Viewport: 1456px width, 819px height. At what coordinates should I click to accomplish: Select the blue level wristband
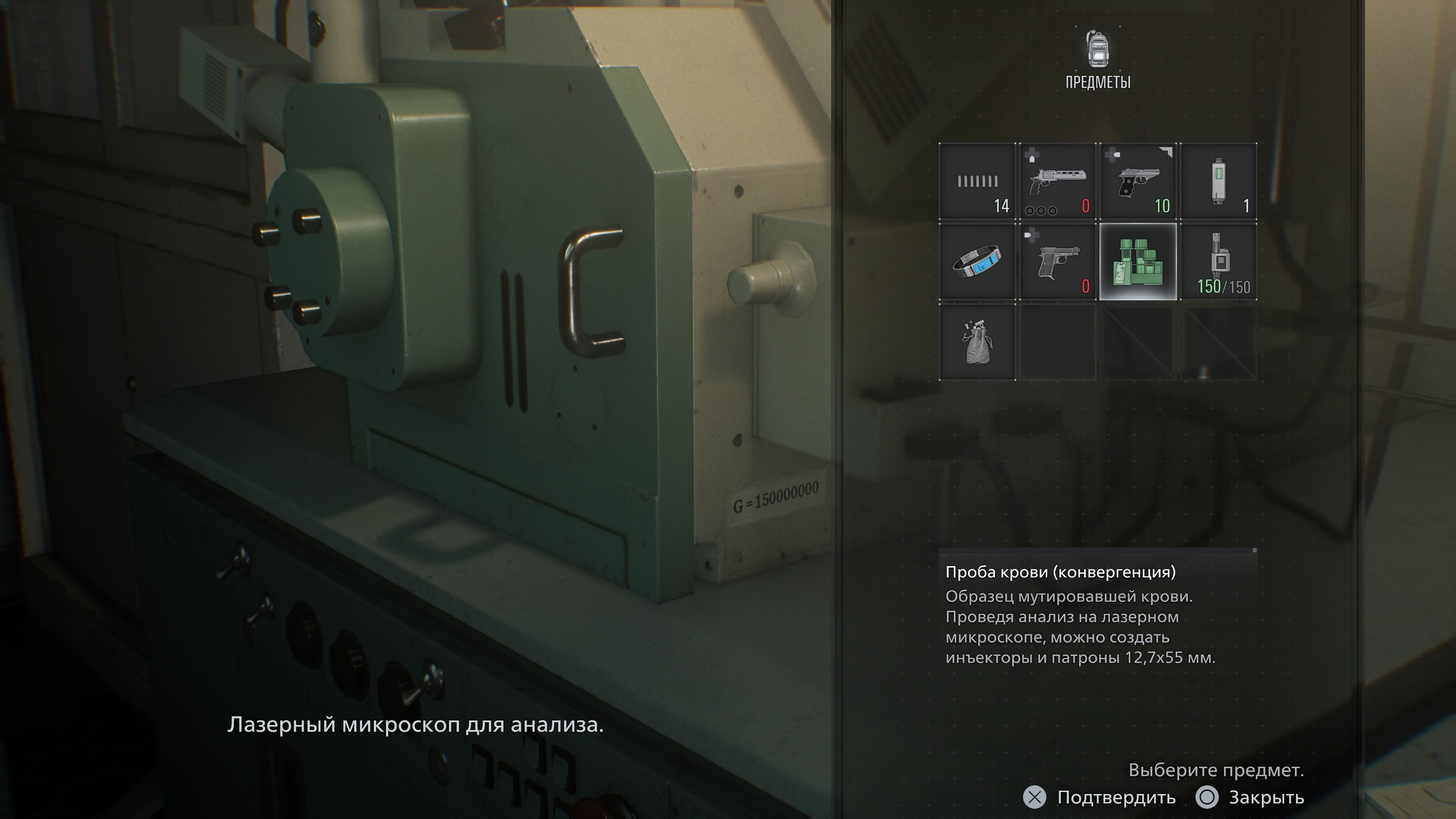pyautogui.click(x=977, y=262)
